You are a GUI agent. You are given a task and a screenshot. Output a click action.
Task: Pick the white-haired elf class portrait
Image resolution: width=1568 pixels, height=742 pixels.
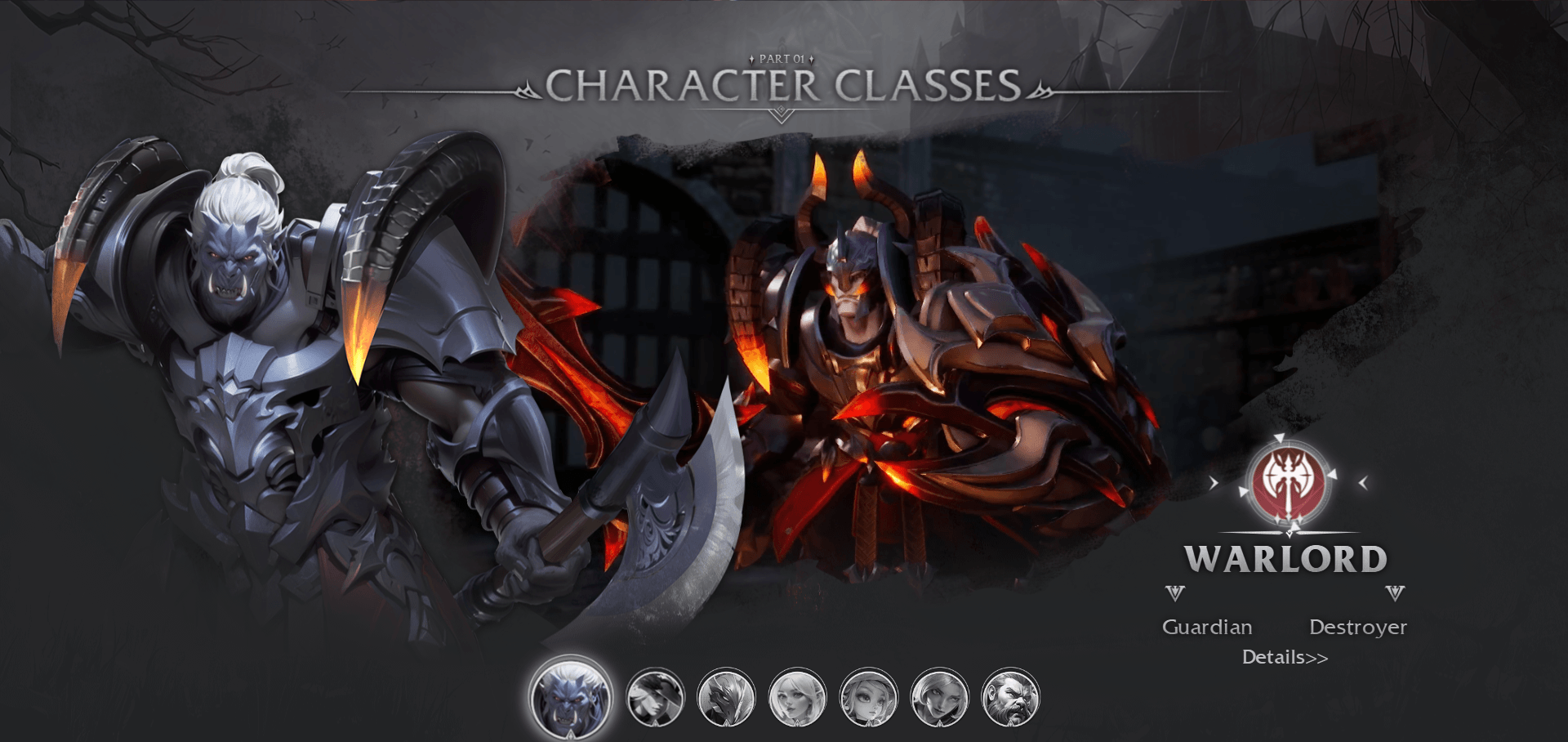798,697
